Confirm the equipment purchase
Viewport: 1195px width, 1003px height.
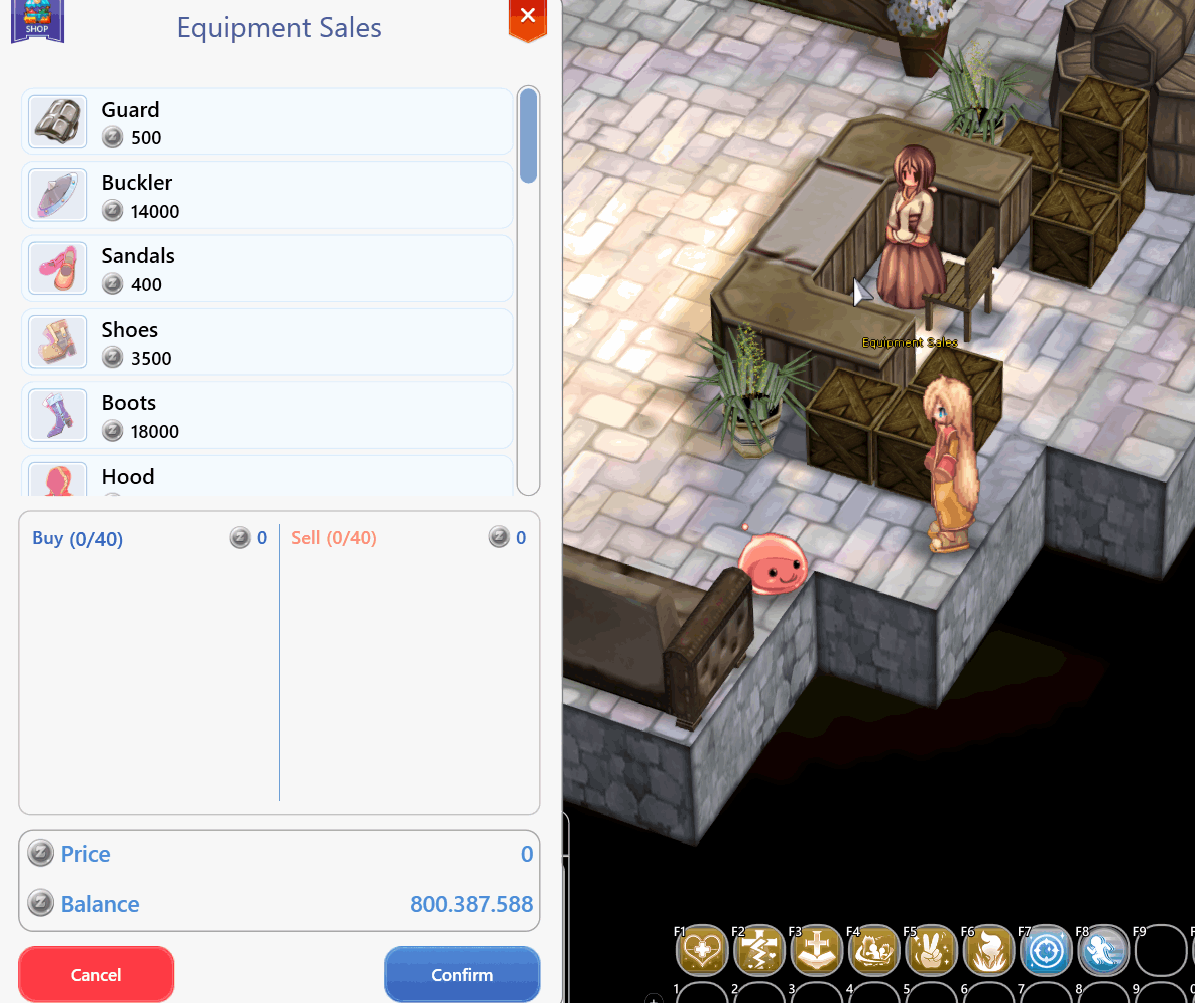462,974
